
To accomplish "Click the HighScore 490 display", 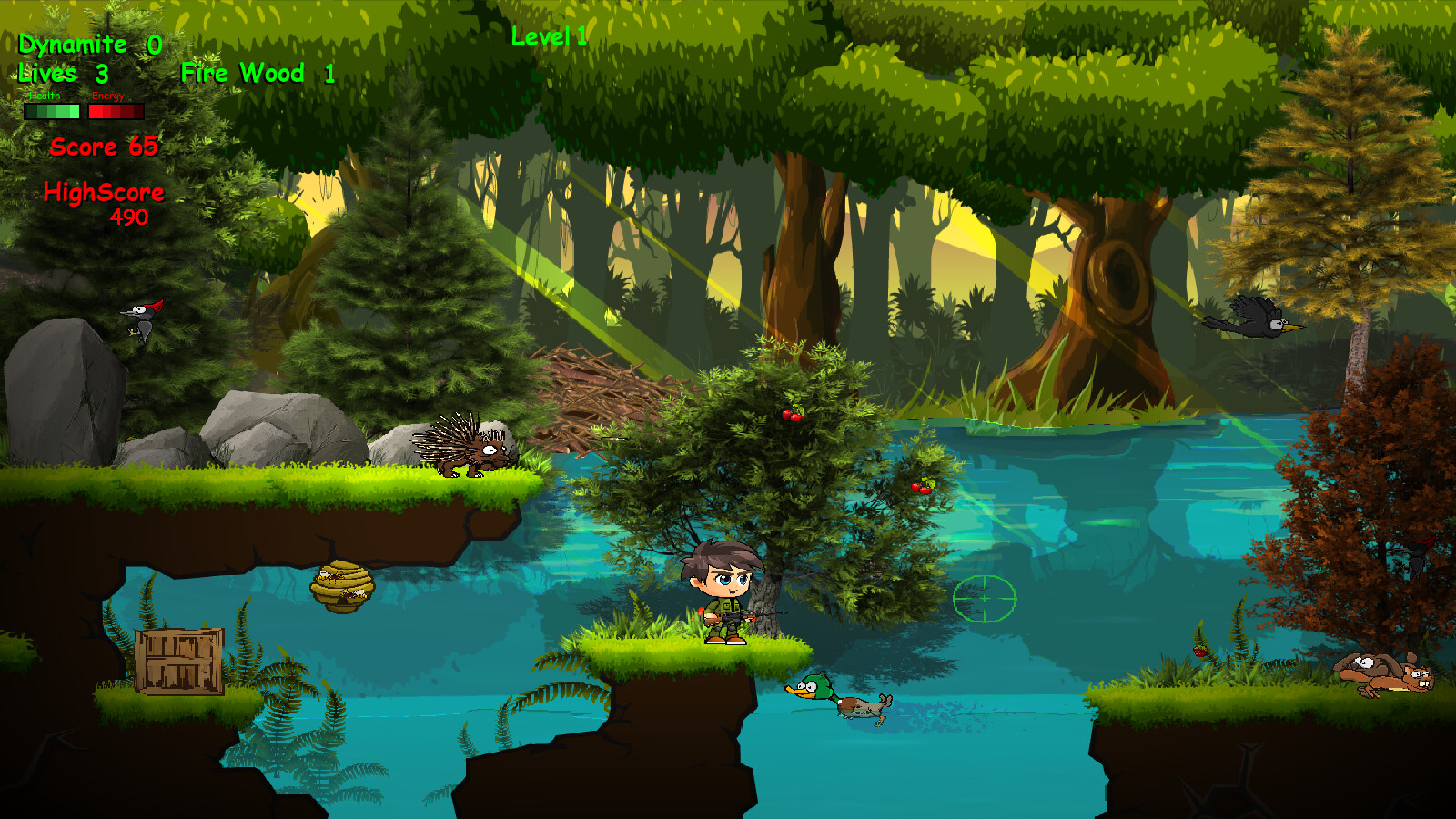I will coord(105,193).
